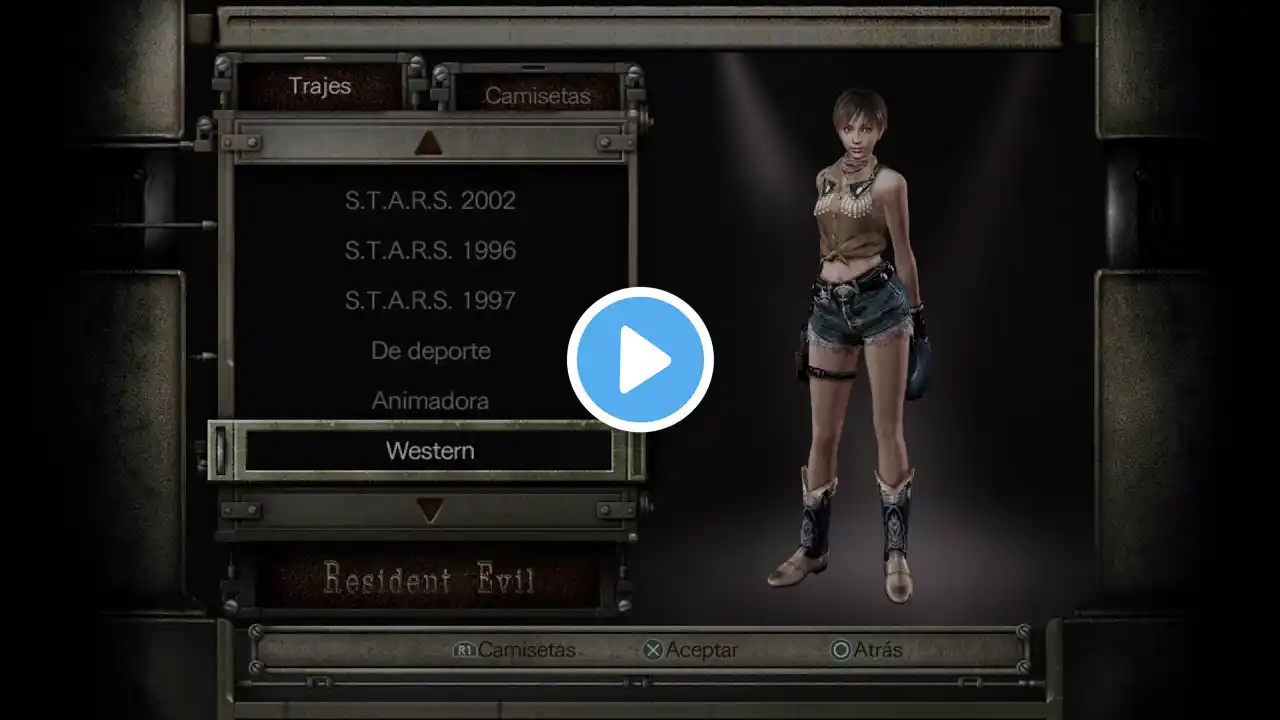
Task: Click the down arrow below the outfit list
Action: (429, 511)
